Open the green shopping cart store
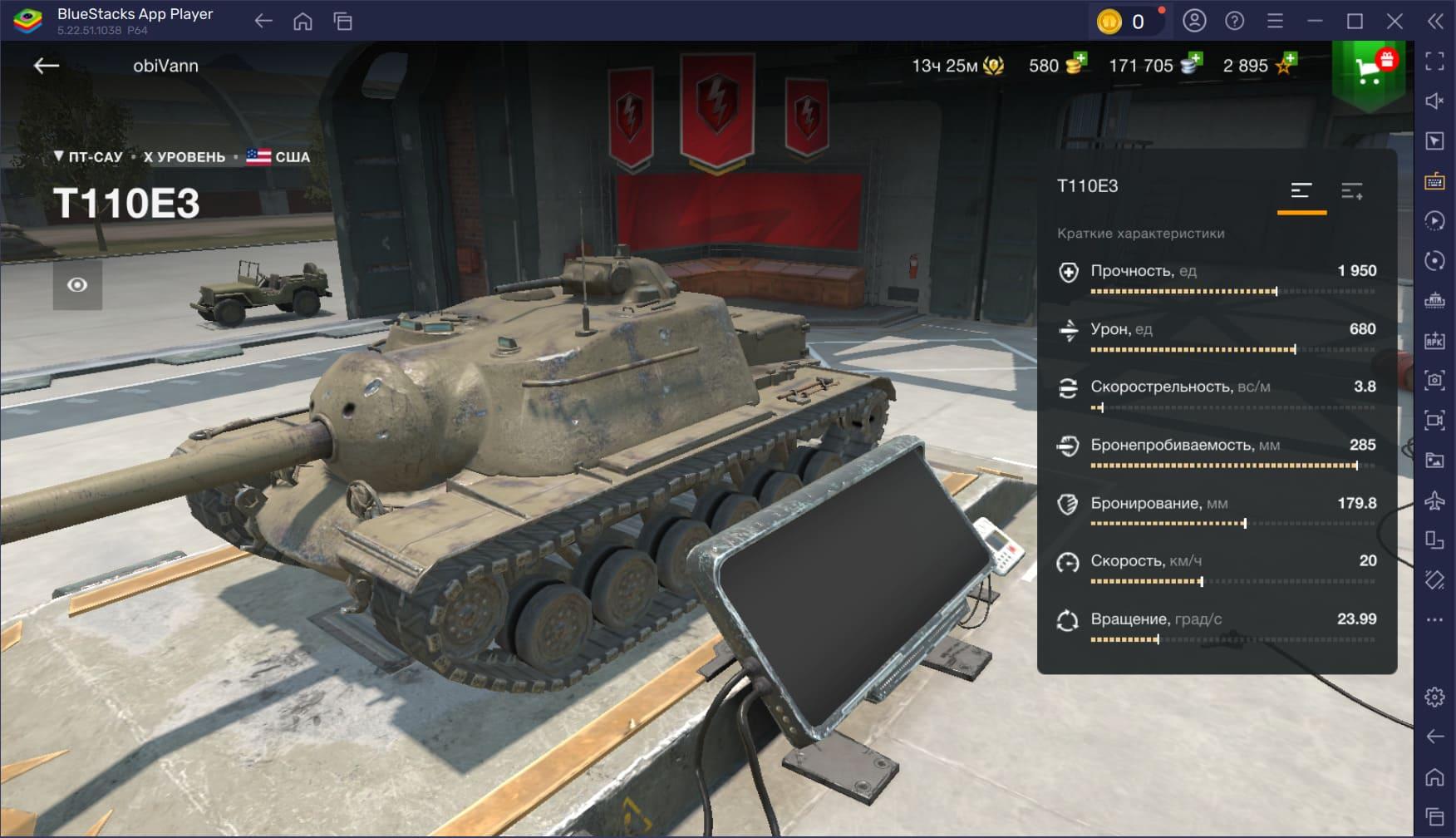Viewport: 1456px width, 838px height. point(1368,72)
